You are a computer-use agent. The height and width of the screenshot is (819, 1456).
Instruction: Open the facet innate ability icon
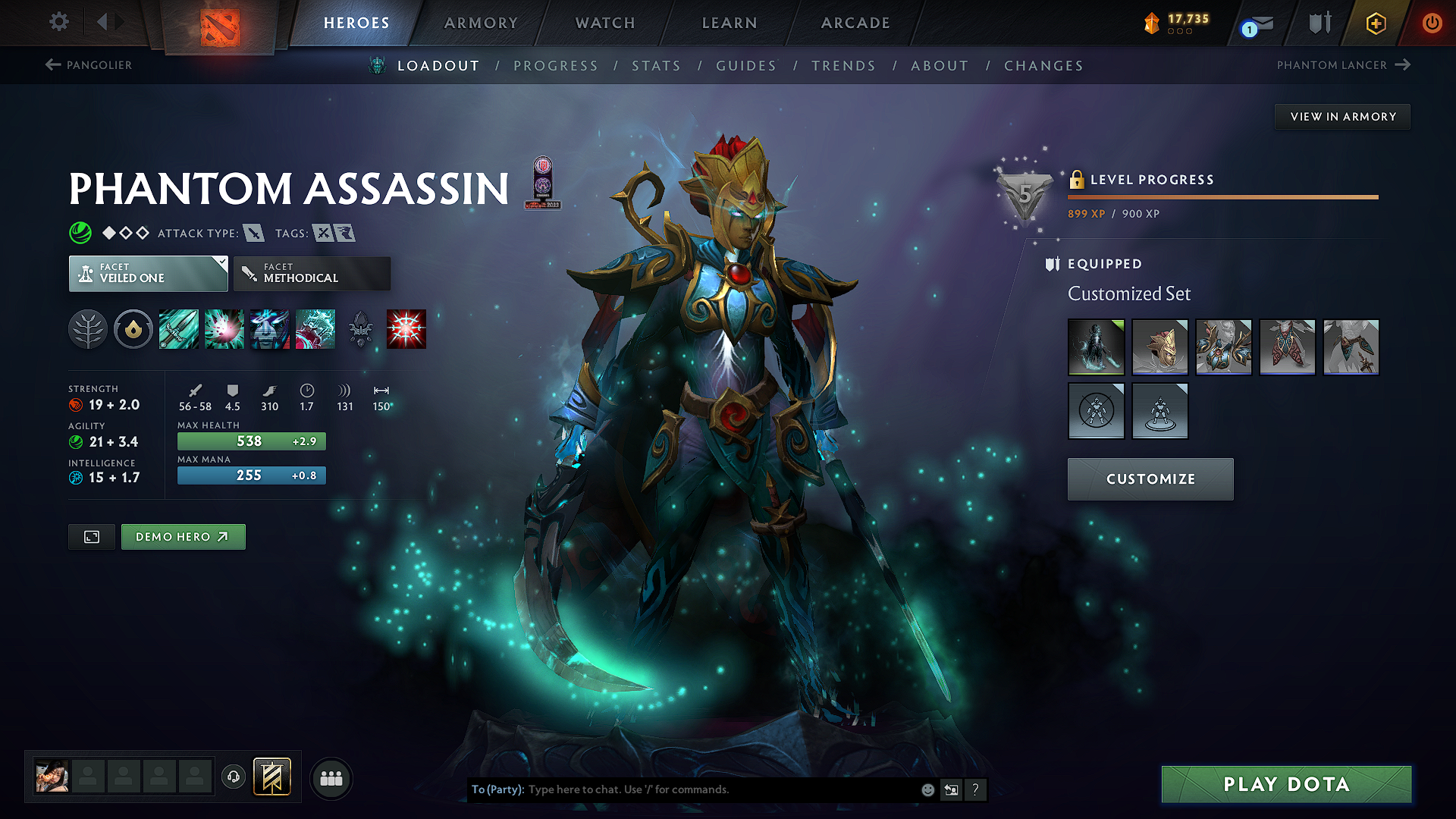coord(133,328)
